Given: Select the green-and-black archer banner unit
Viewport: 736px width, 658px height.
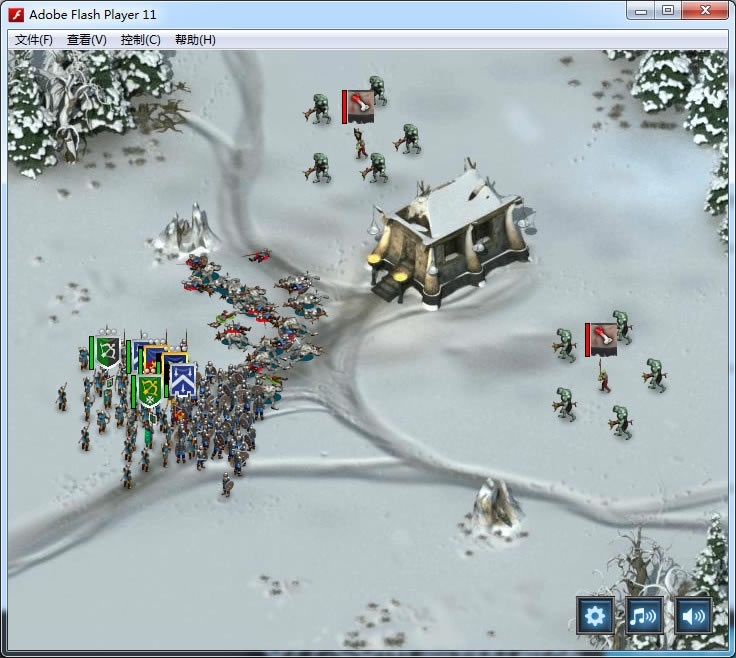Looking at the screenshot, I should (x=107, y=351).
